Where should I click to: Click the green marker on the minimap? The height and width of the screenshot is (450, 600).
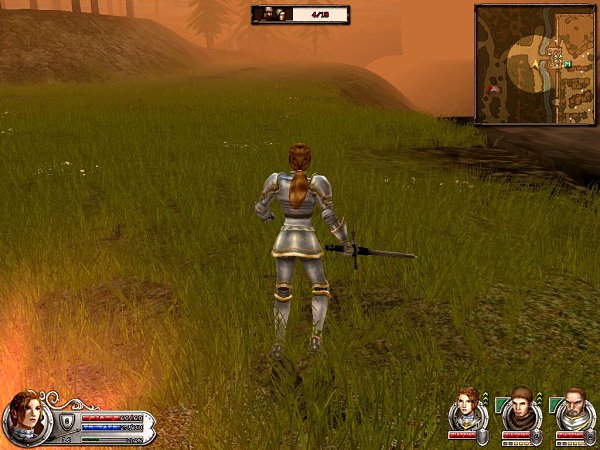567,64
